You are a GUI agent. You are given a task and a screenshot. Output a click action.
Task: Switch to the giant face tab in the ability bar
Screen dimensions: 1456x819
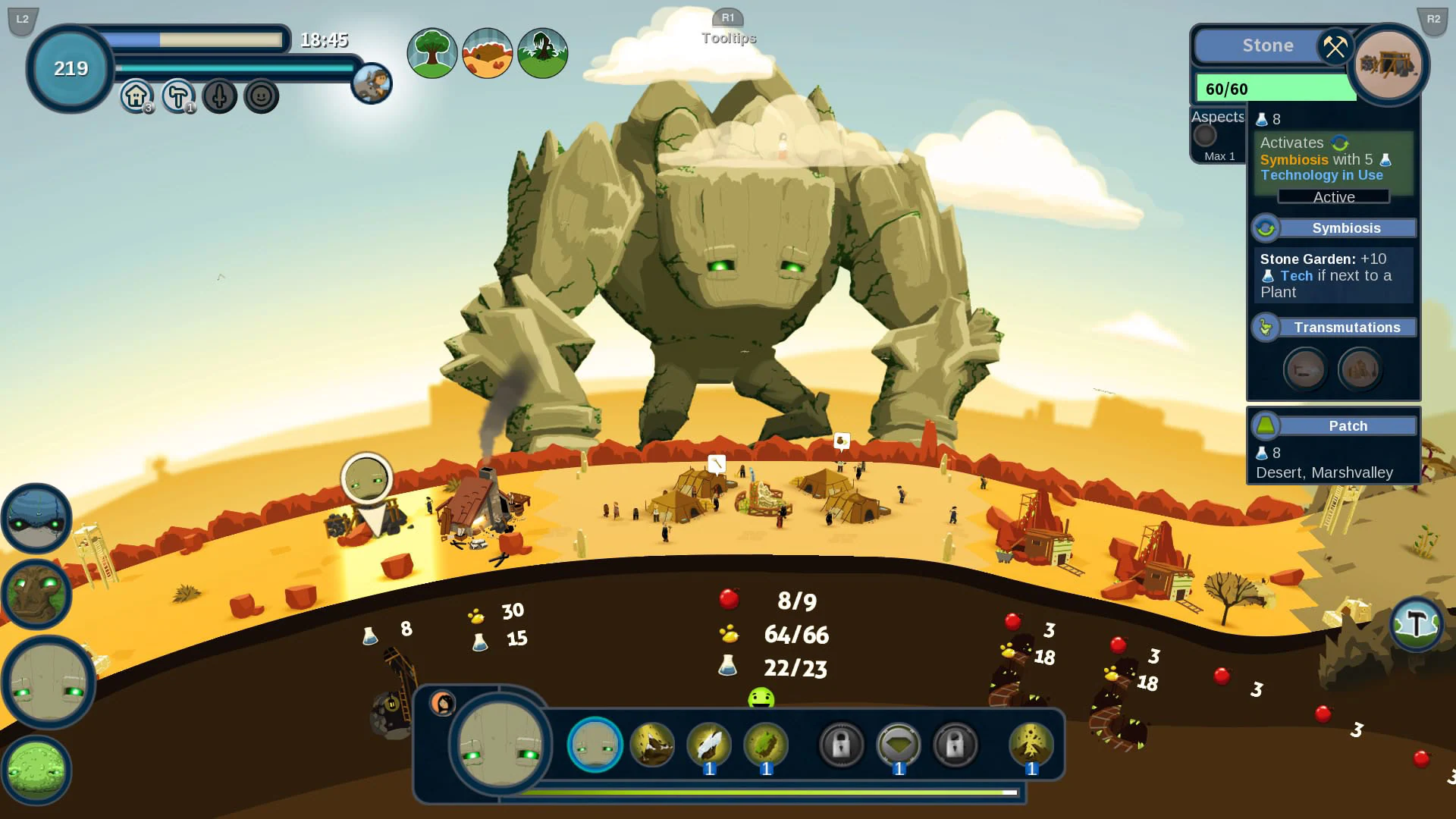click(x=595, y=745)
